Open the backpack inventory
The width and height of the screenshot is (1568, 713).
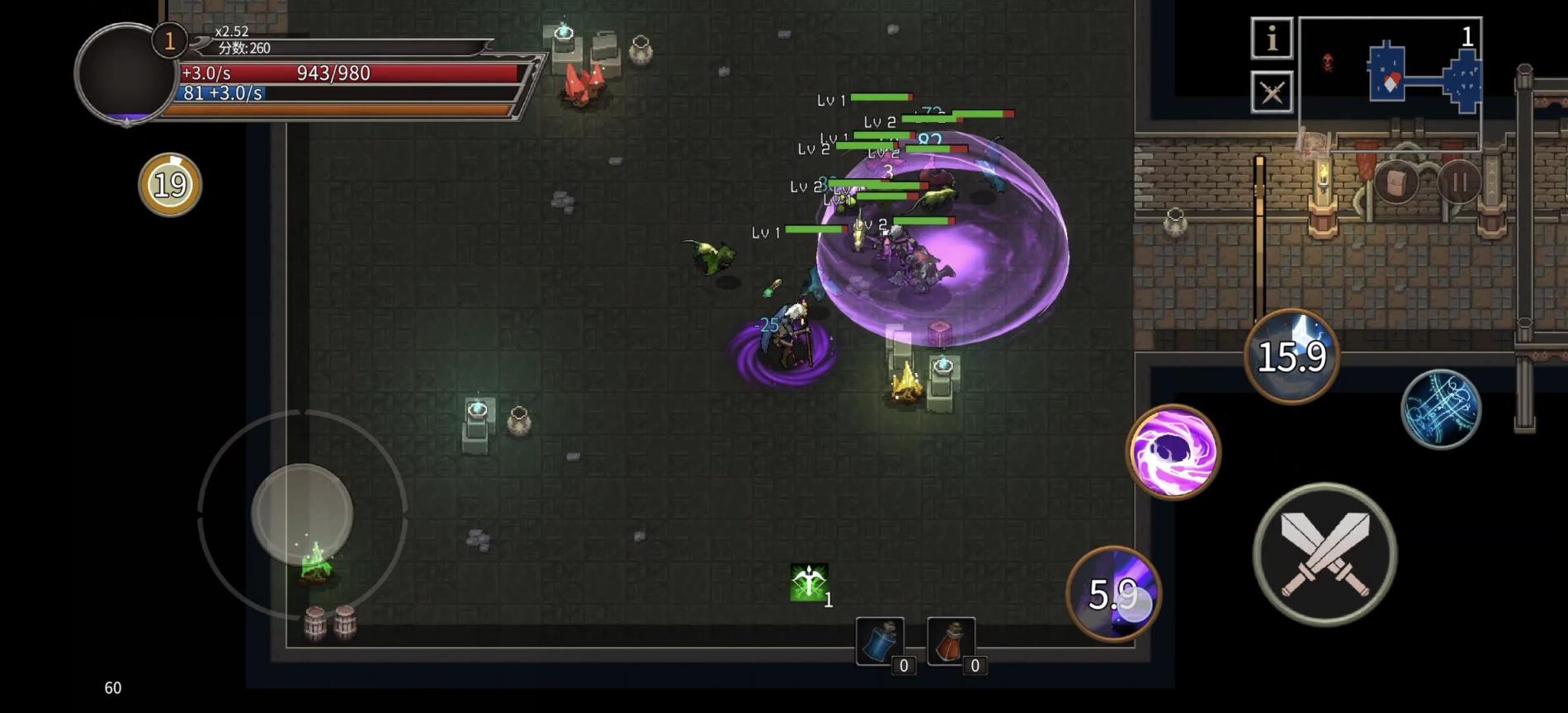[1396, 183]
